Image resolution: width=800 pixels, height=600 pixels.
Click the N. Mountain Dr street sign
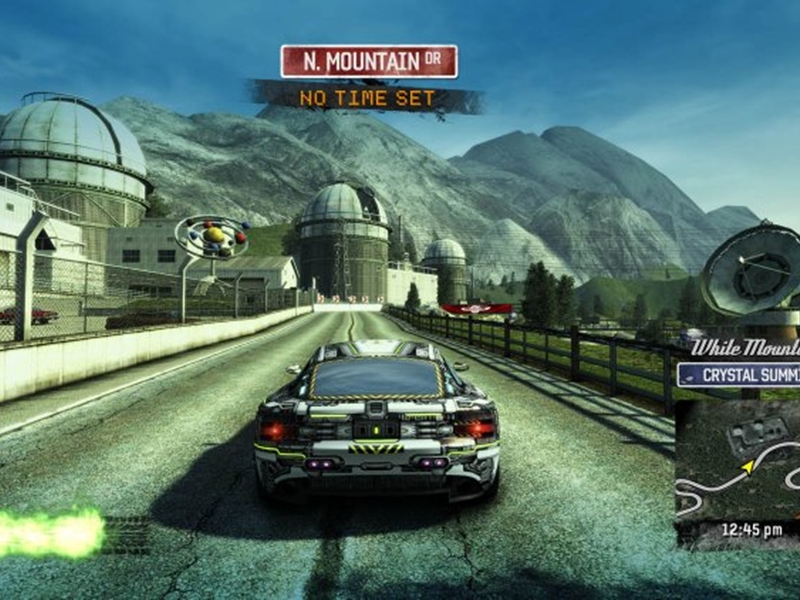point(369,61)
